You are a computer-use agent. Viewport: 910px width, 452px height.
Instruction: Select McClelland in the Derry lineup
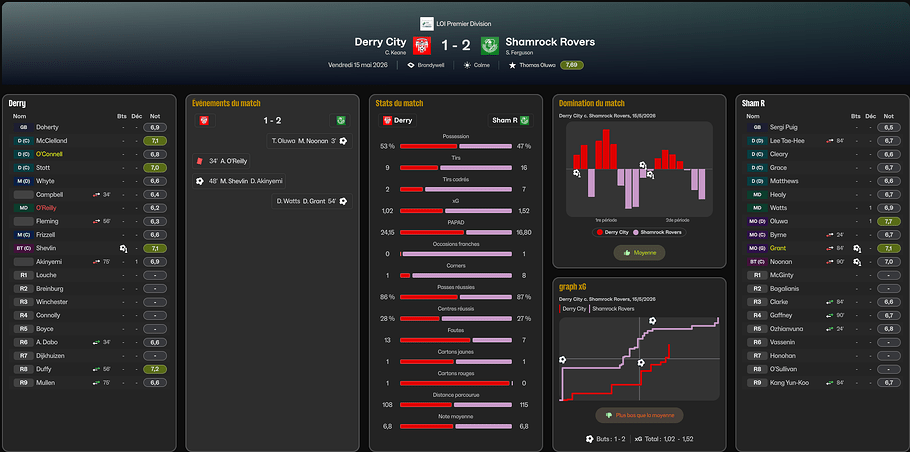click(x=52, y=141)
